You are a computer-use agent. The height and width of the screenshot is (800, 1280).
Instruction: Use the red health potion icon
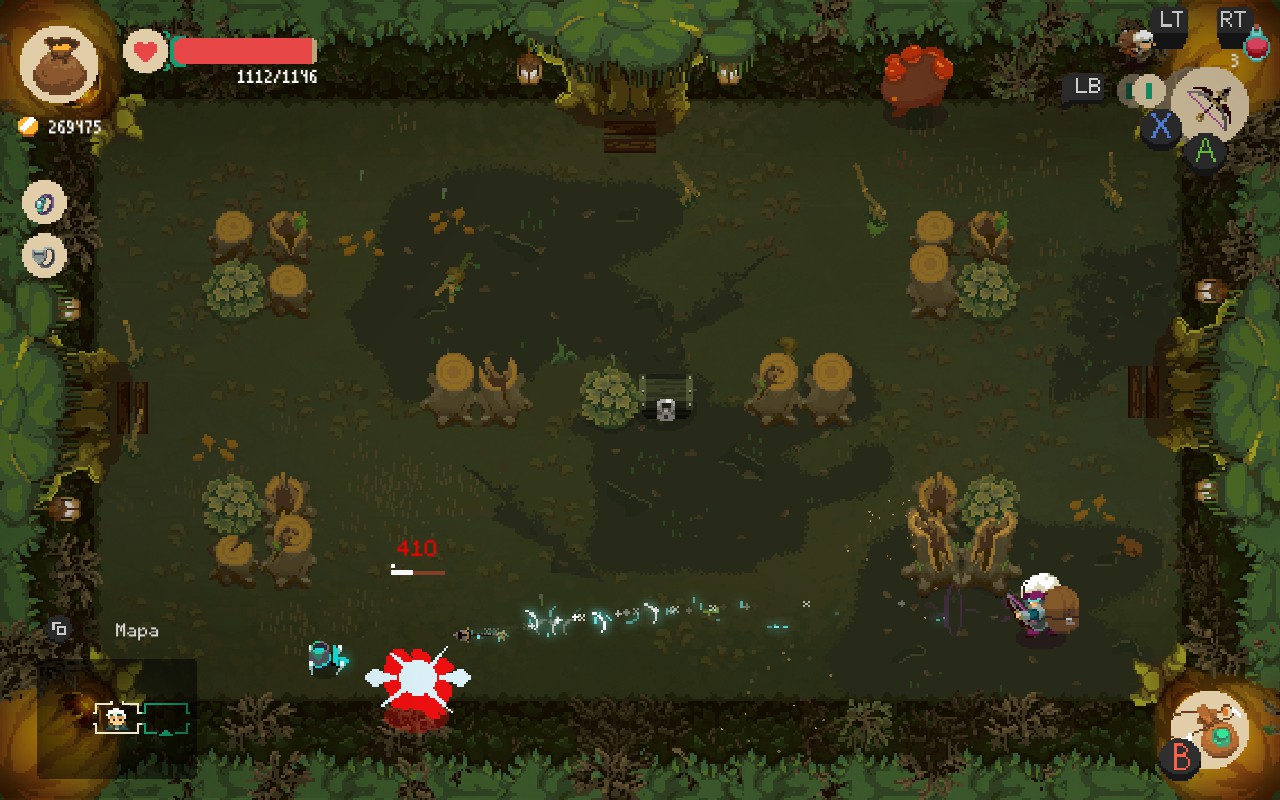[1256, 43]
